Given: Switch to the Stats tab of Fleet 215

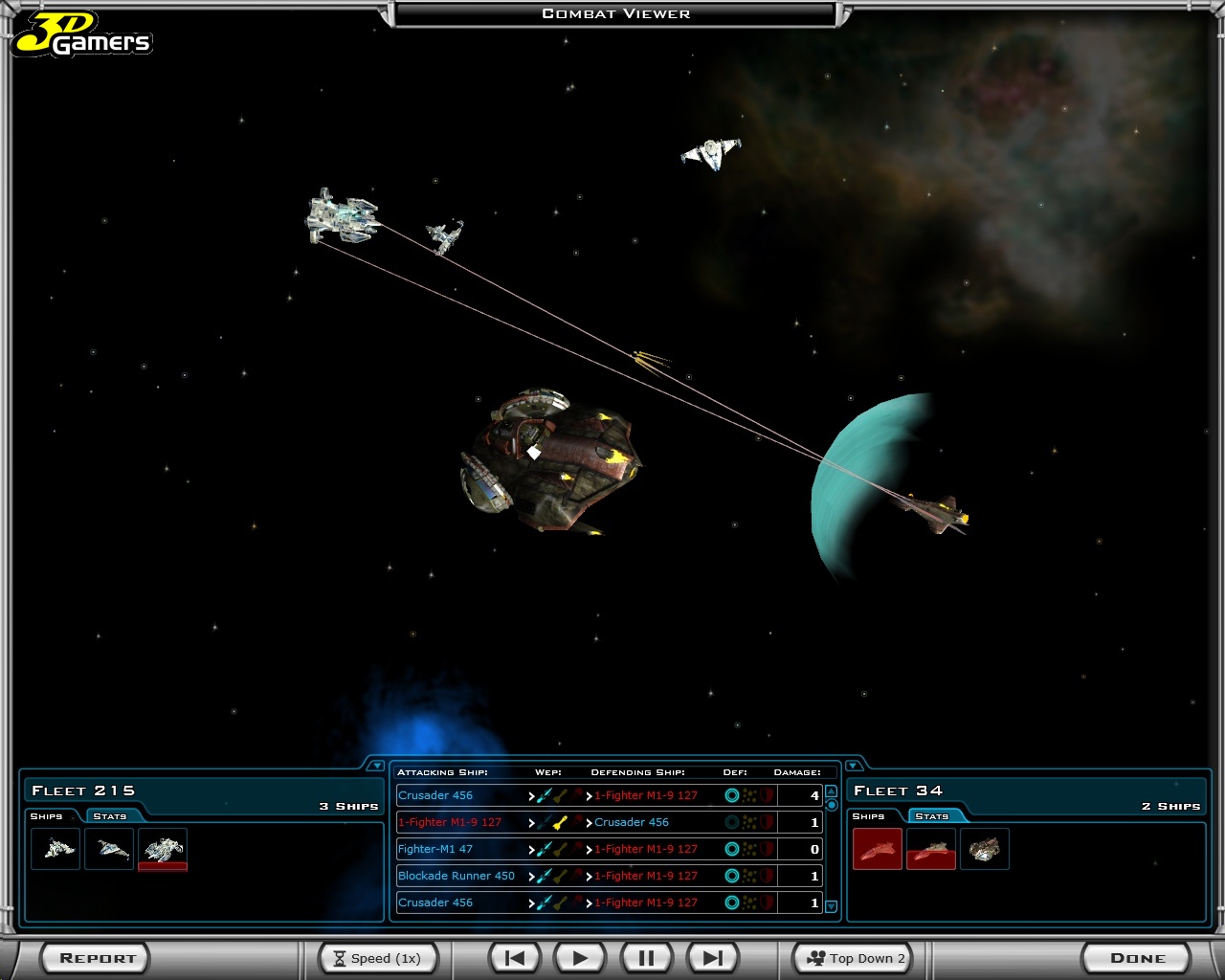Looking at the screenshot, I should click(109, 816).
